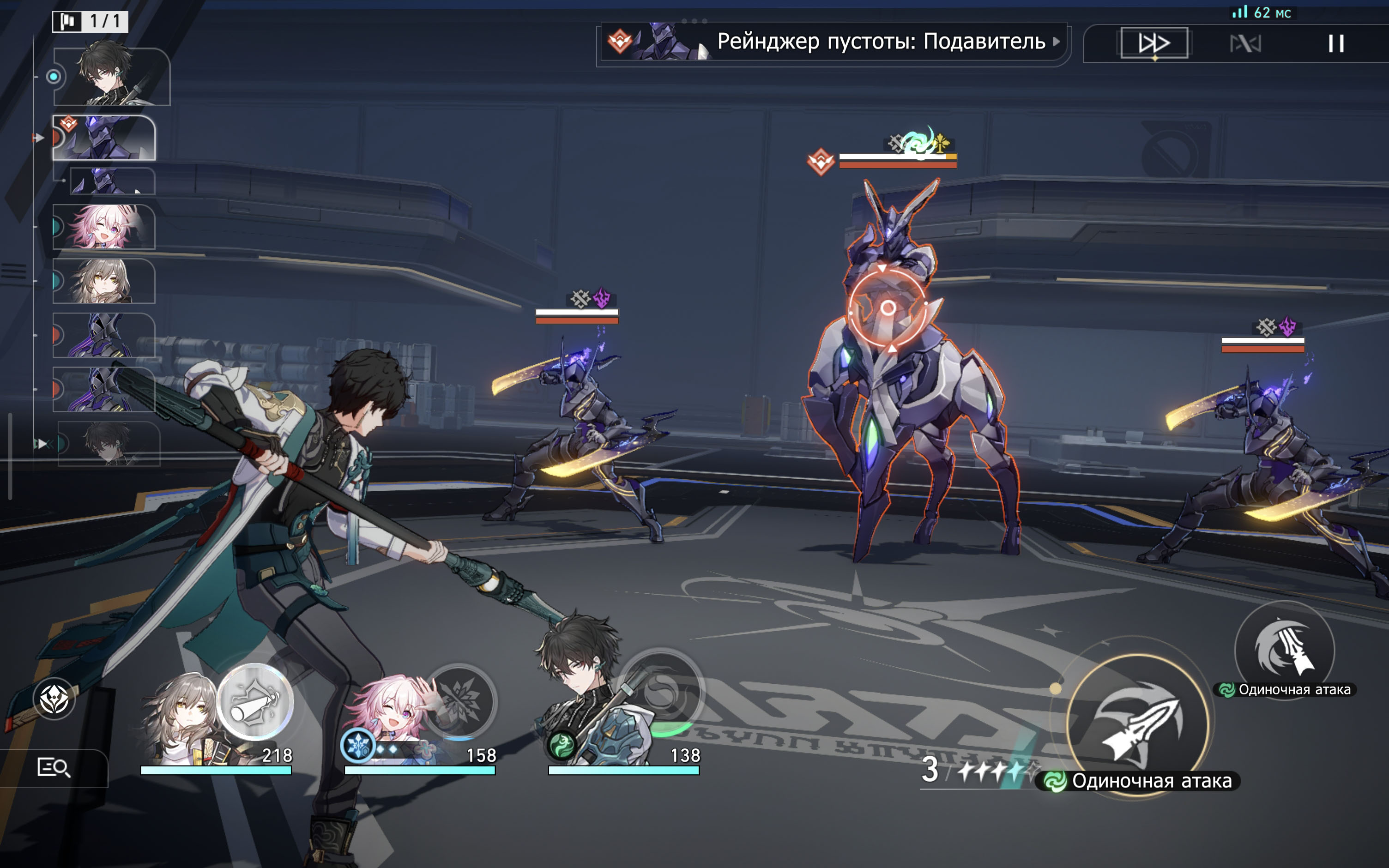Activate the Trailblazer's bat ultimate

(x=255, y=701)
